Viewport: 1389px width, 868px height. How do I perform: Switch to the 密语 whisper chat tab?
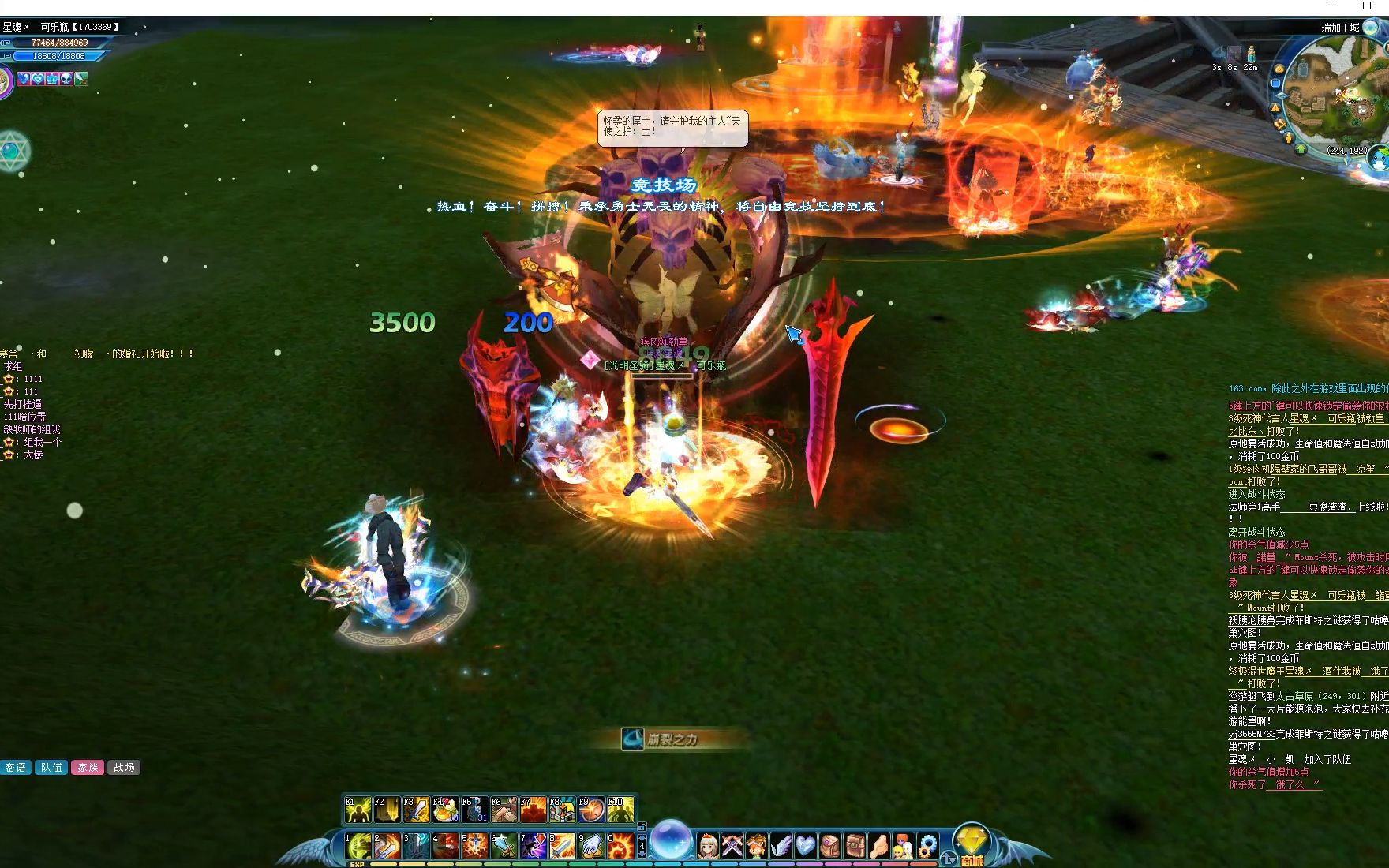(15, 767)
